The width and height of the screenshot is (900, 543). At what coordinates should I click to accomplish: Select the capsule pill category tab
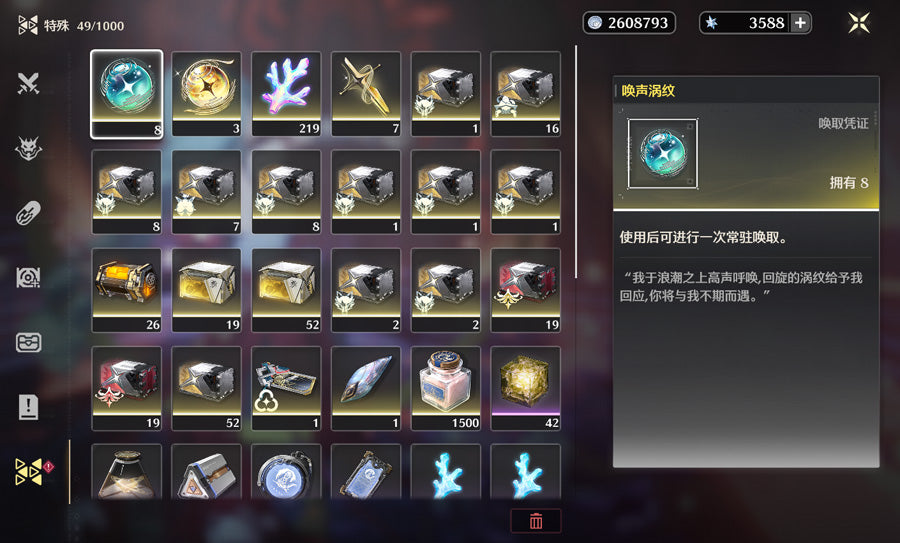coord(28,213)
